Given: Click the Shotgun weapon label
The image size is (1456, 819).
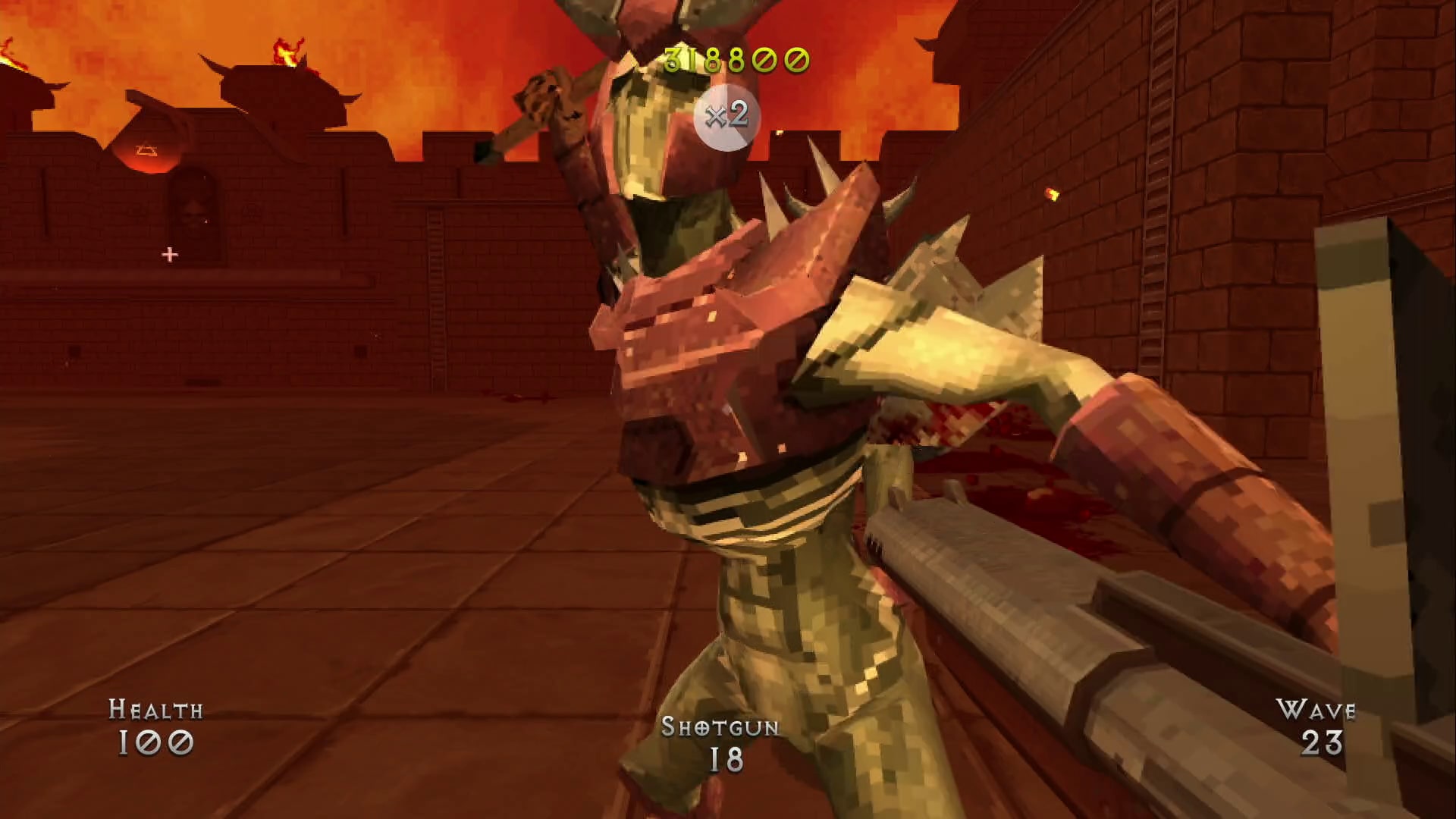Looking at the screenshot, I should coord(719,730).
